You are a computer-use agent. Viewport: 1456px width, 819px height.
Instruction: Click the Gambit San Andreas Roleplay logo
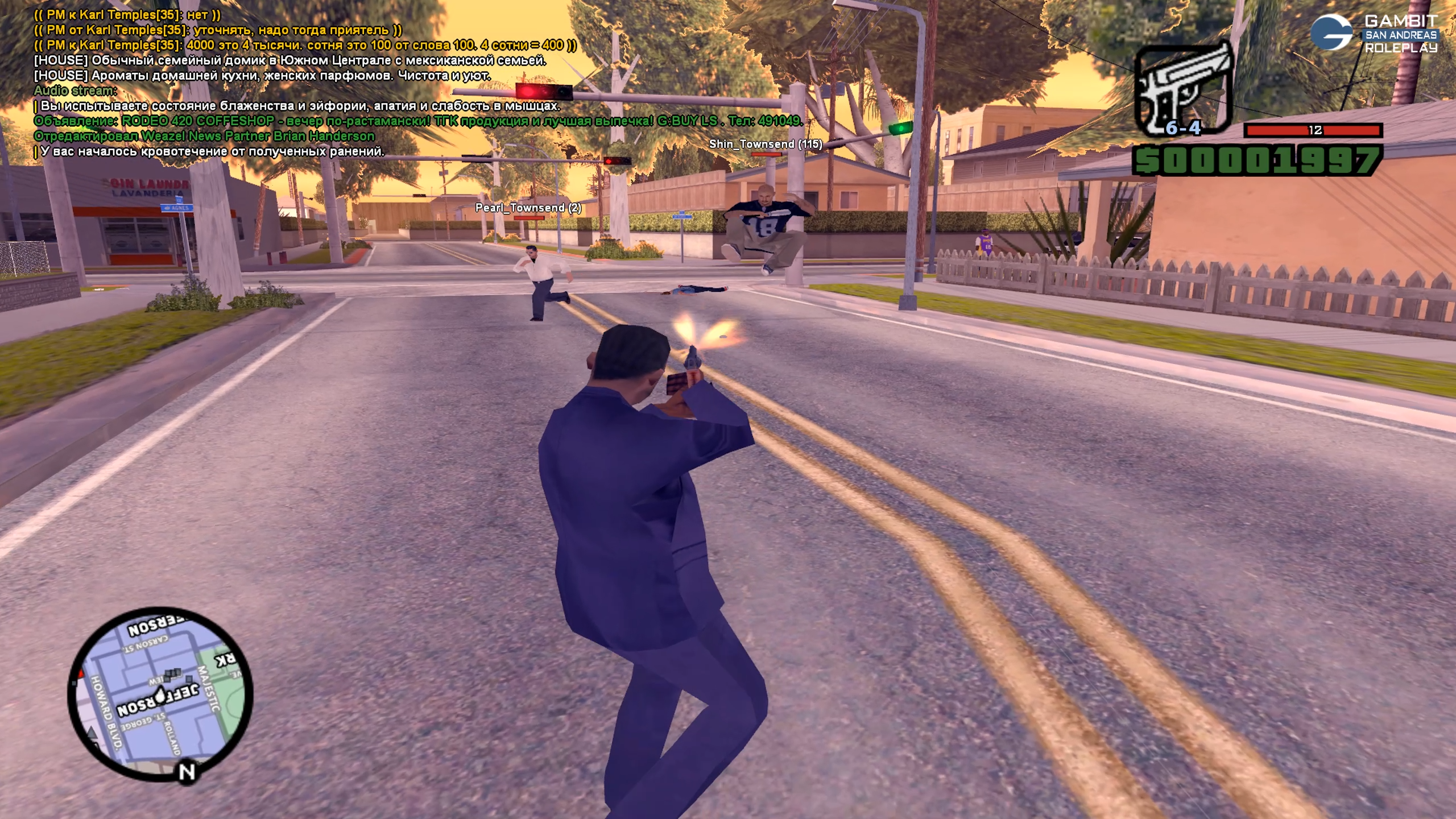point(1375,34)
